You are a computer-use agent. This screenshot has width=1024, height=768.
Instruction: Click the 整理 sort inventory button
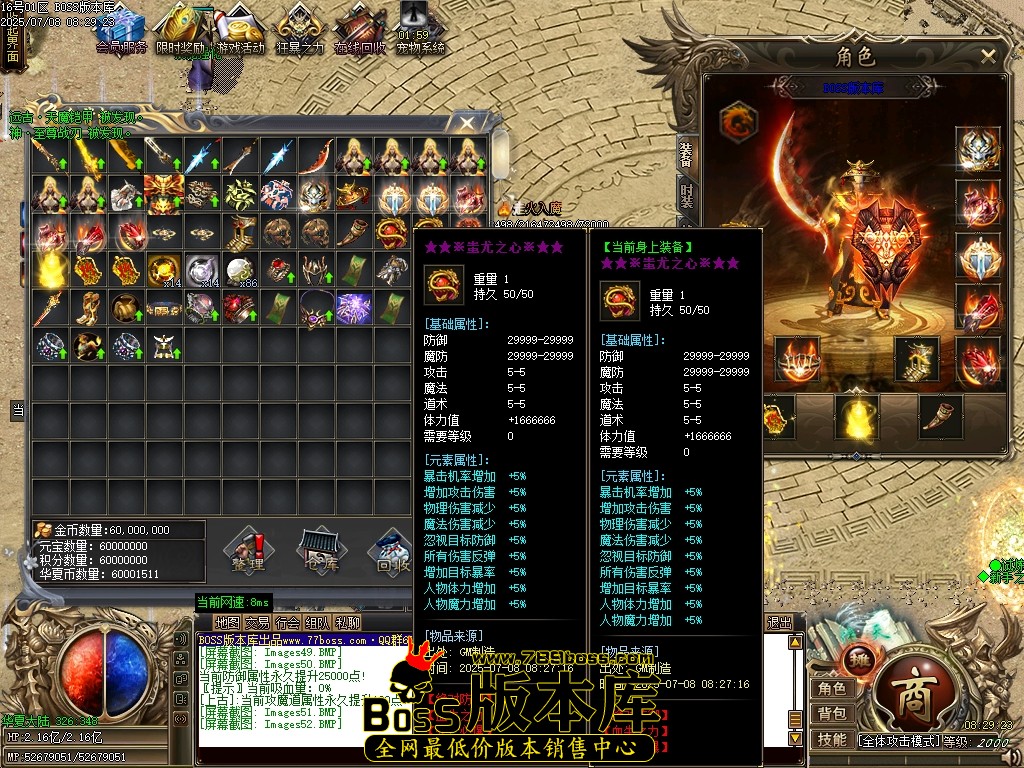coord(247,549)
